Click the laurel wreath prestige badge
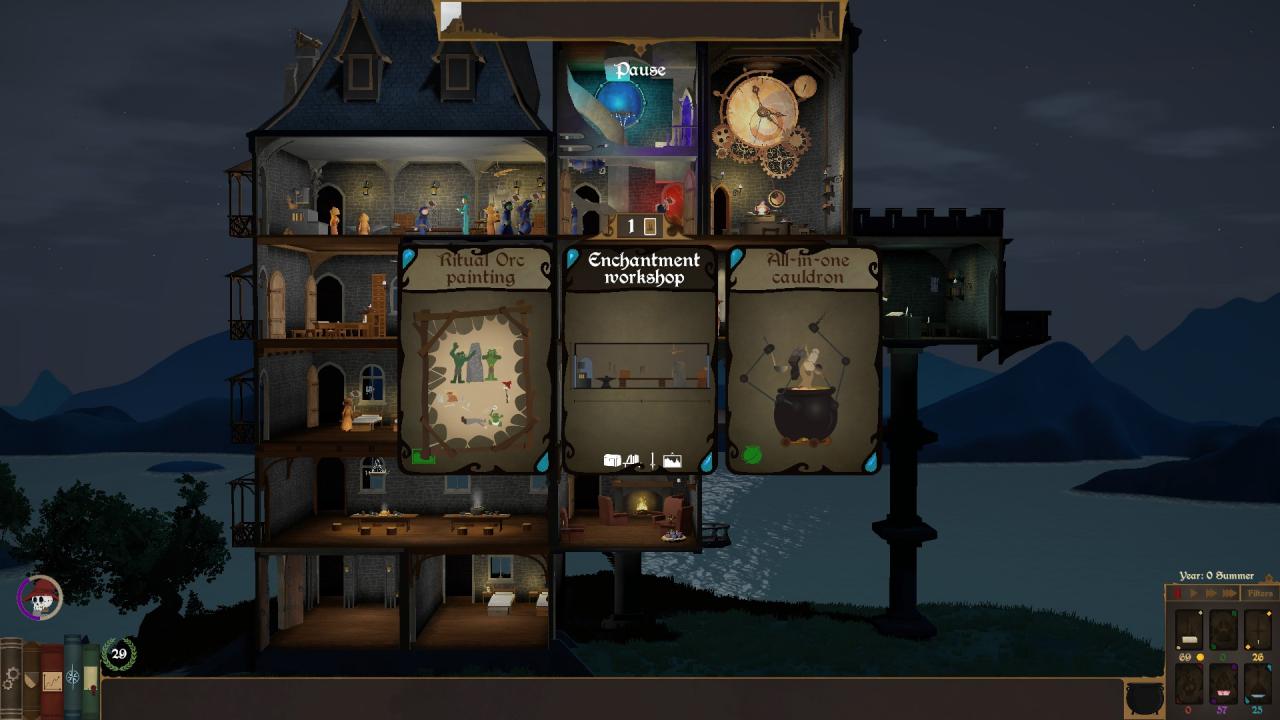The image size is (1280, 720). coord(119,654)
